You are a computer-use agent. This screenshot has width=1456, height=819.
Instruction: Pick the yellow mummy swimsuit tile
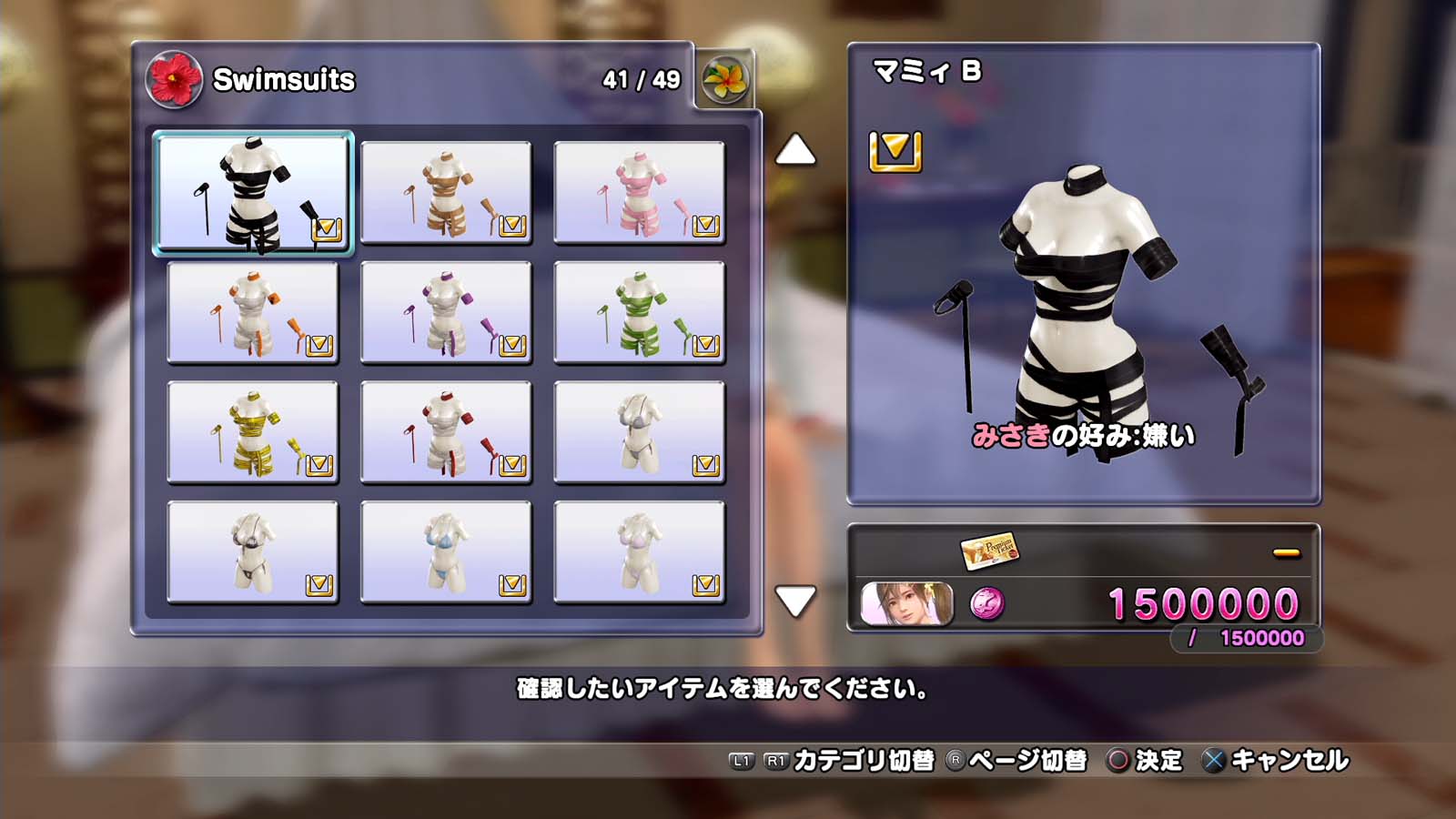(252, 433)
